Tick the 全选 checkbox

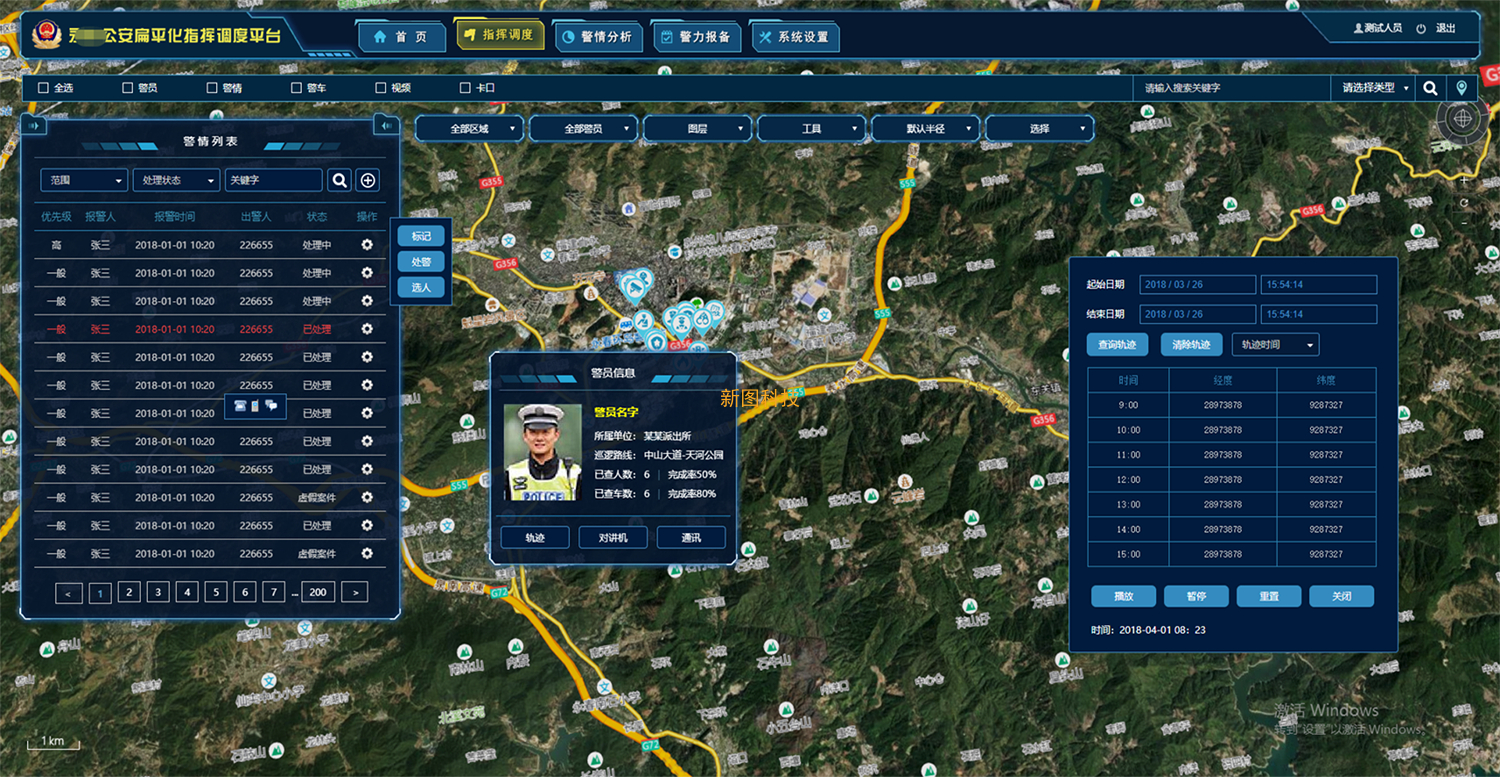(x=43, y=88)
